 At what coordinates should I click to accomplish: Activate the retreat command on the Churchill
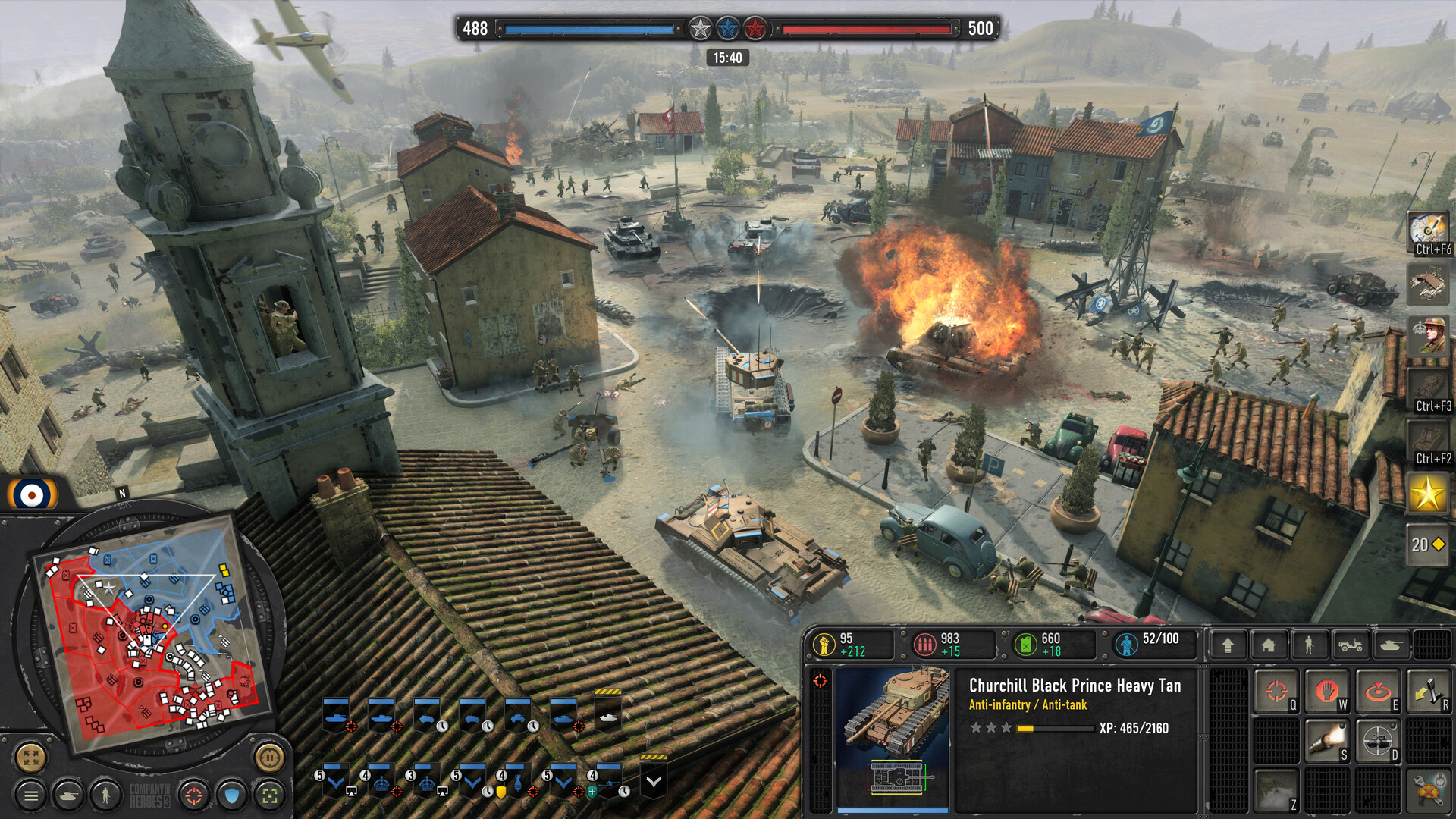pos(1429,689)
